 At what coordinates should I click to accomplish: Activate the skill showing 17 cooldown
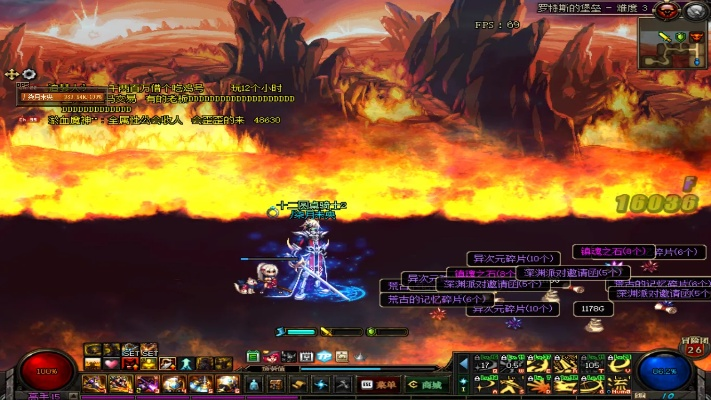point(485,364)
